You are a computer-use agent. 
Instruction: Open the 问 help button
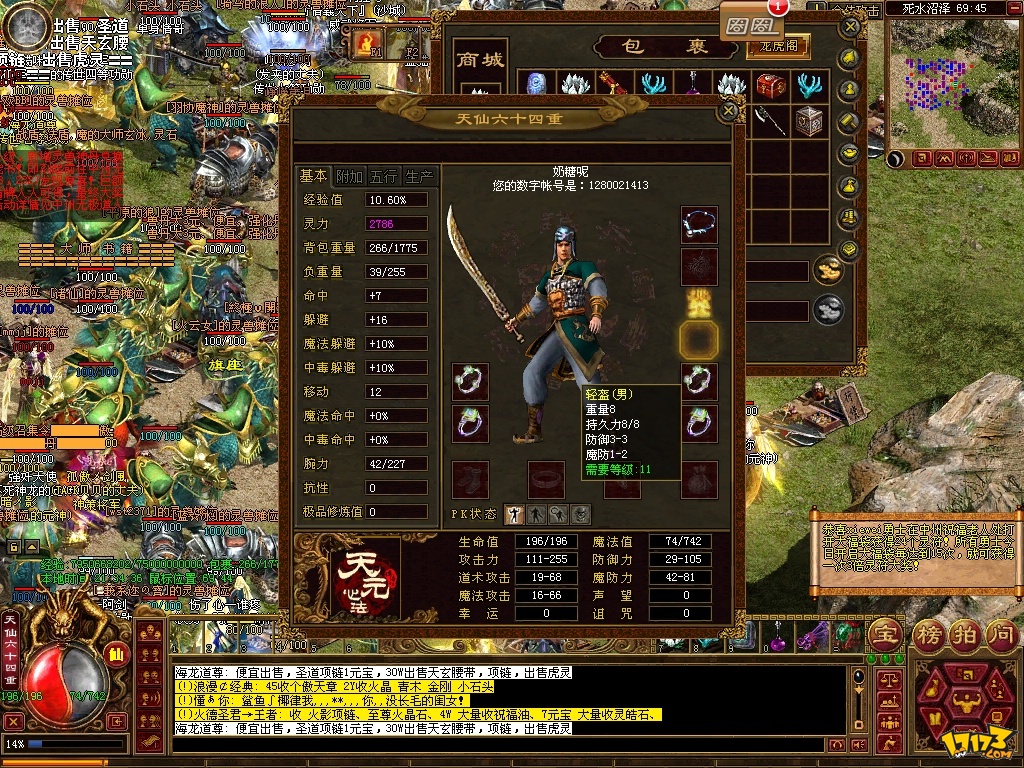click(1004, 634)
